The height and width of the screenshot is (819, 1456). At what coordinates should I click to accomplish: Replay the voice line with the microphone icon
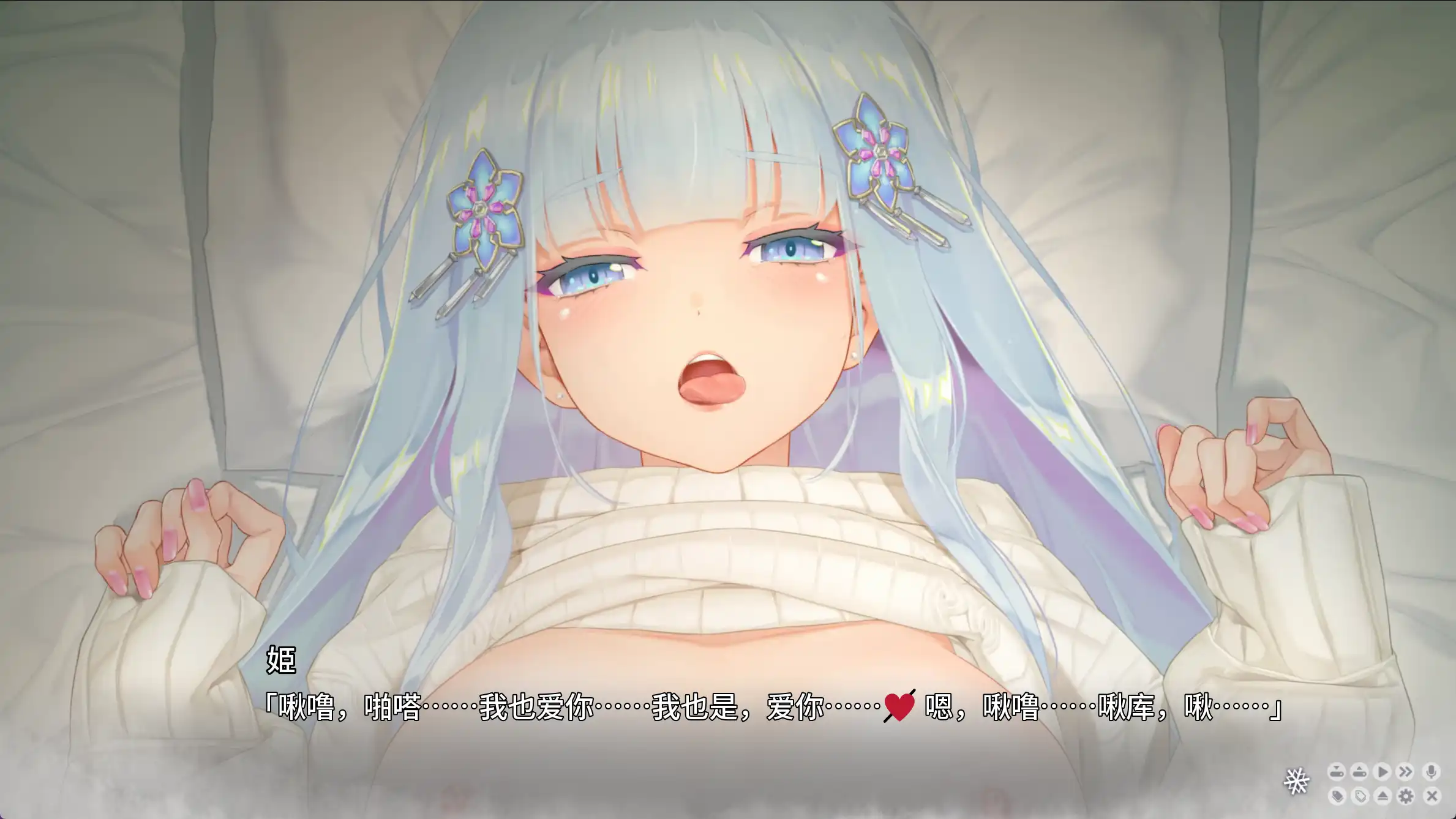point(1432,772)
